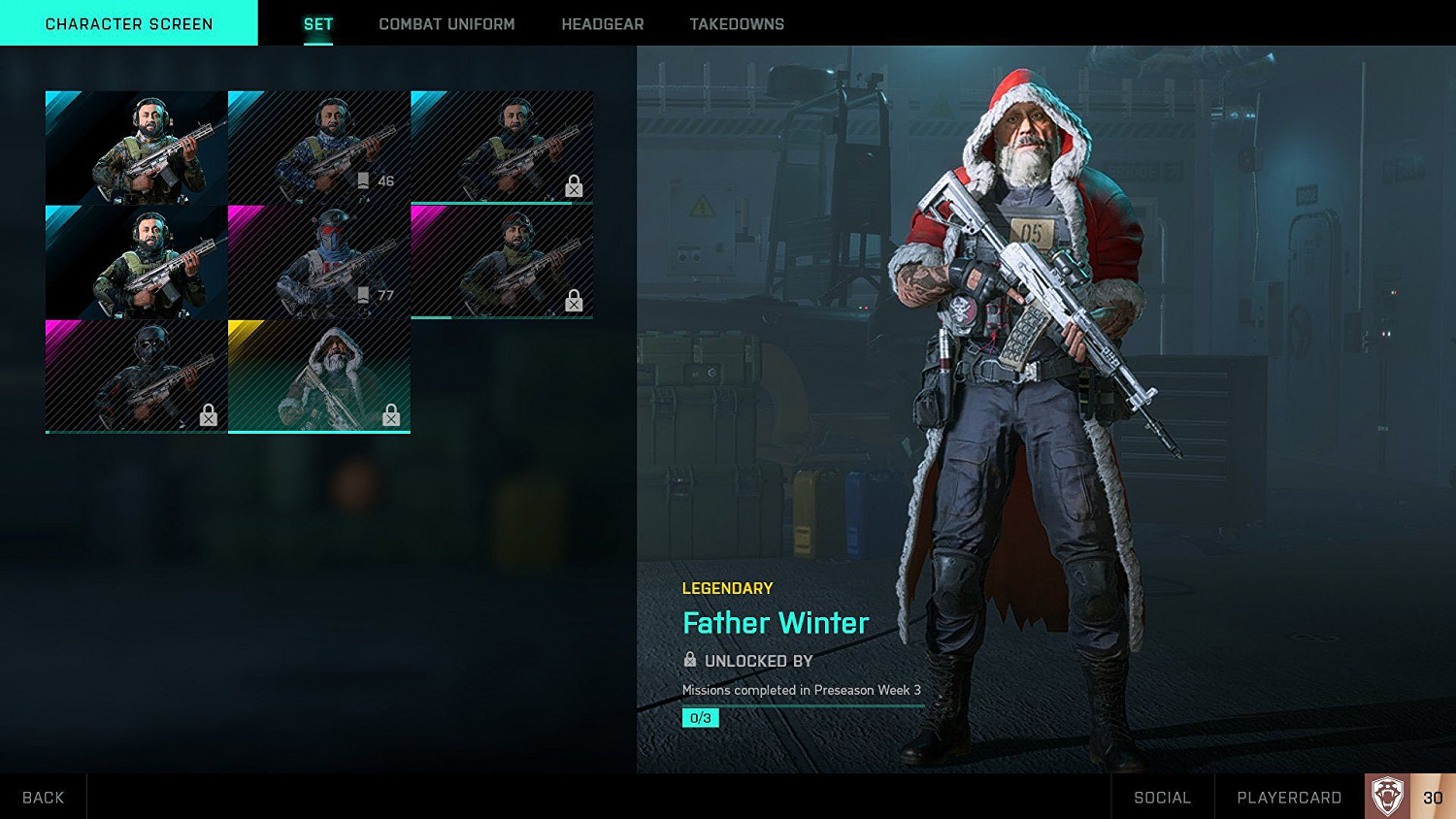Pick the red-masked skin tile marked 77

coord(318,262)
